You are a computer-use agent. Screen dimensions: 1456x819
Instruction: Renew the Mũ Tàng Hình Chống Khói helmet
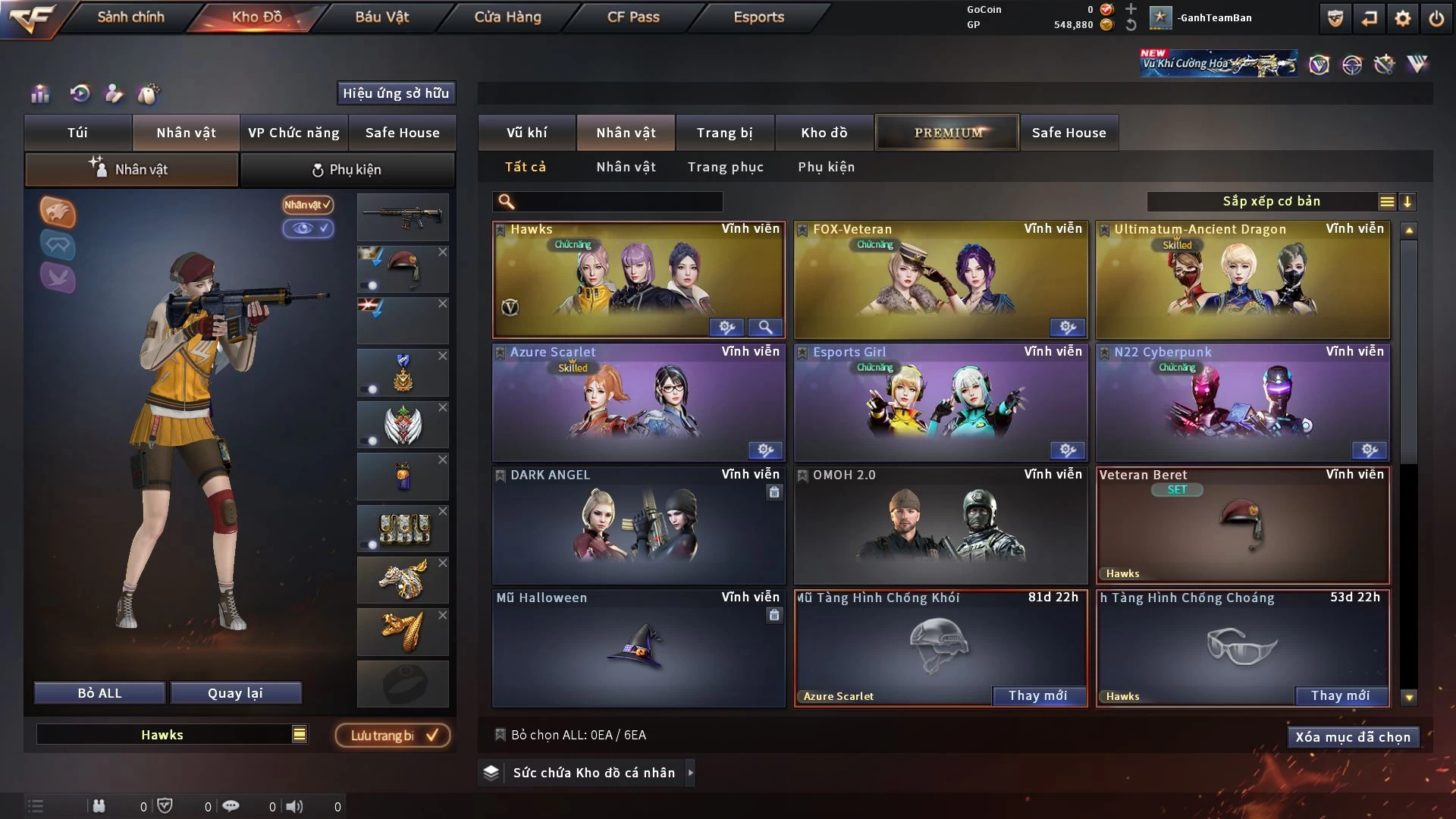pos(1037,696)
